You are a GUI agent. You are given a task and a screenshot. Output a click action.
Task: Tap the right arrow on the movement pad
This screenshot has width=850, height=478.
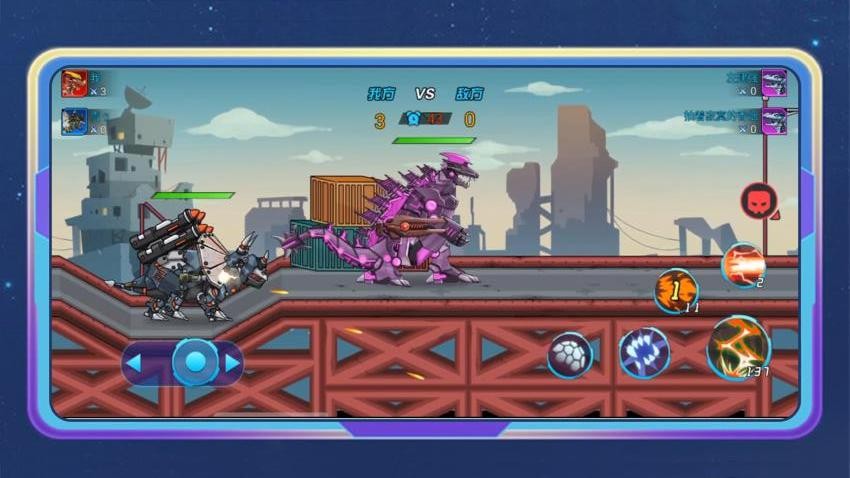[x=232, y=363]
